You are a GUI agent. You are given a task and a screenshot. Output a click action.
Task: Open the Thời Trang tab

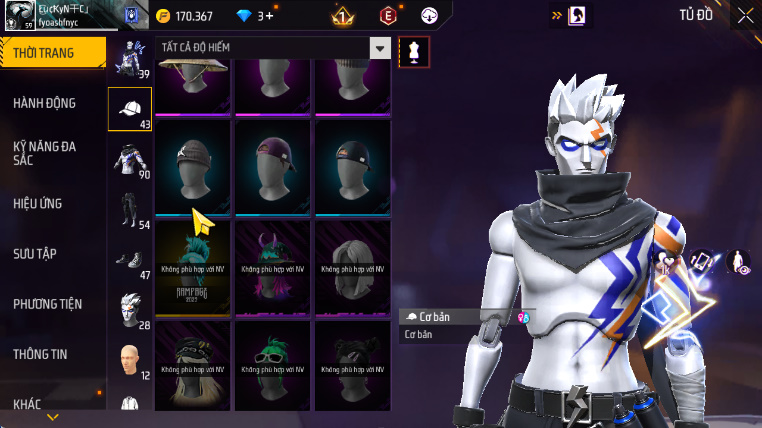click(x=52, y=53)
